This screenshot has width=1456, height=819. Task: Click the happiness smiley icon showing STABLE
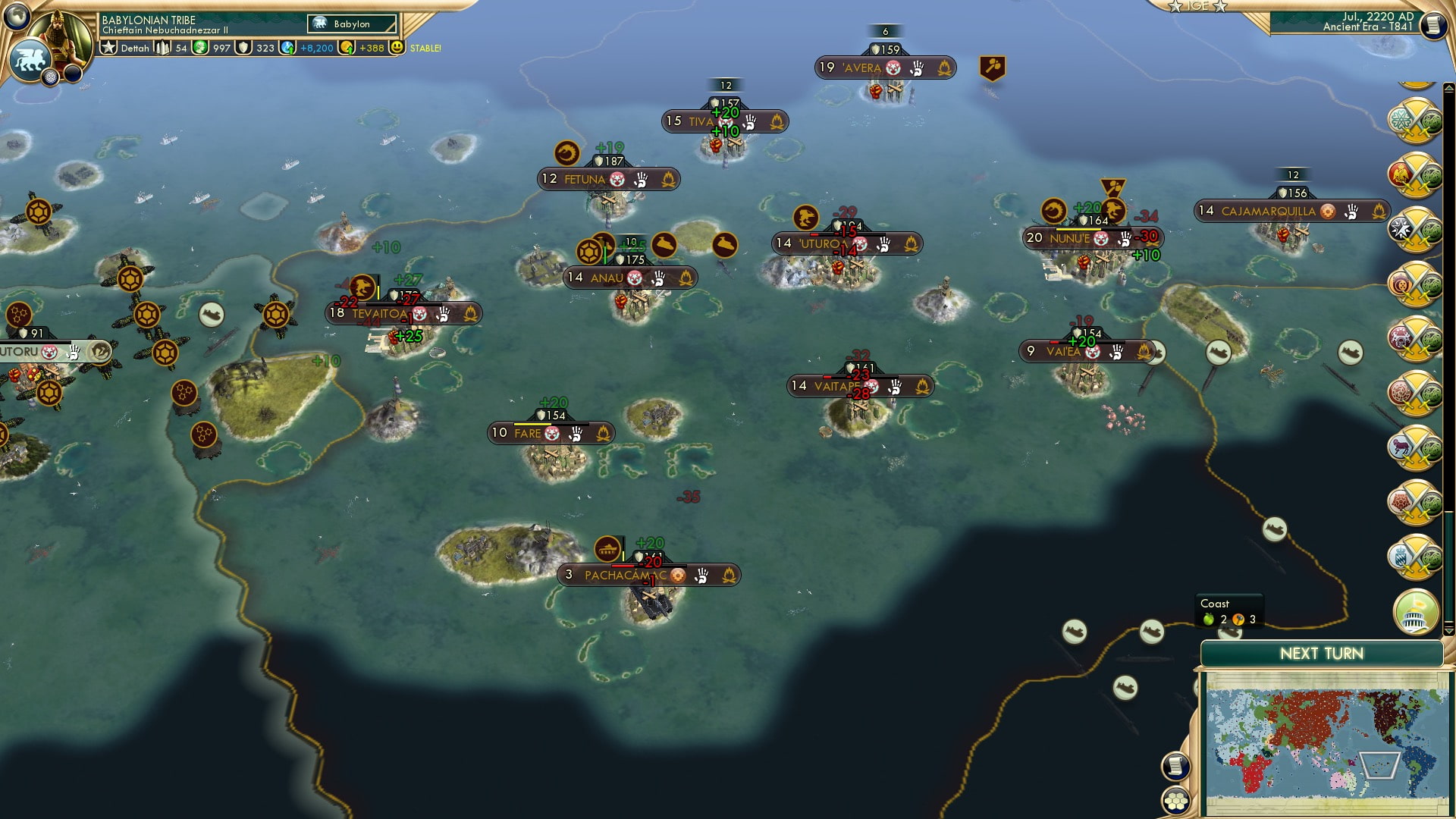397,48
